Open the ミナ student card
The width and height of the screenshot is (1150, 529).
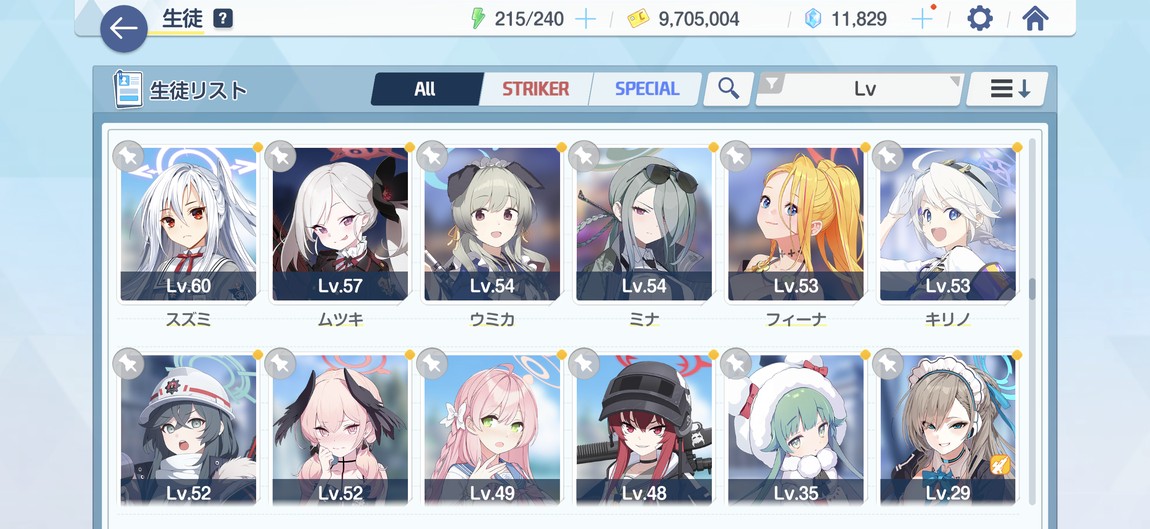tap(644, 225)
